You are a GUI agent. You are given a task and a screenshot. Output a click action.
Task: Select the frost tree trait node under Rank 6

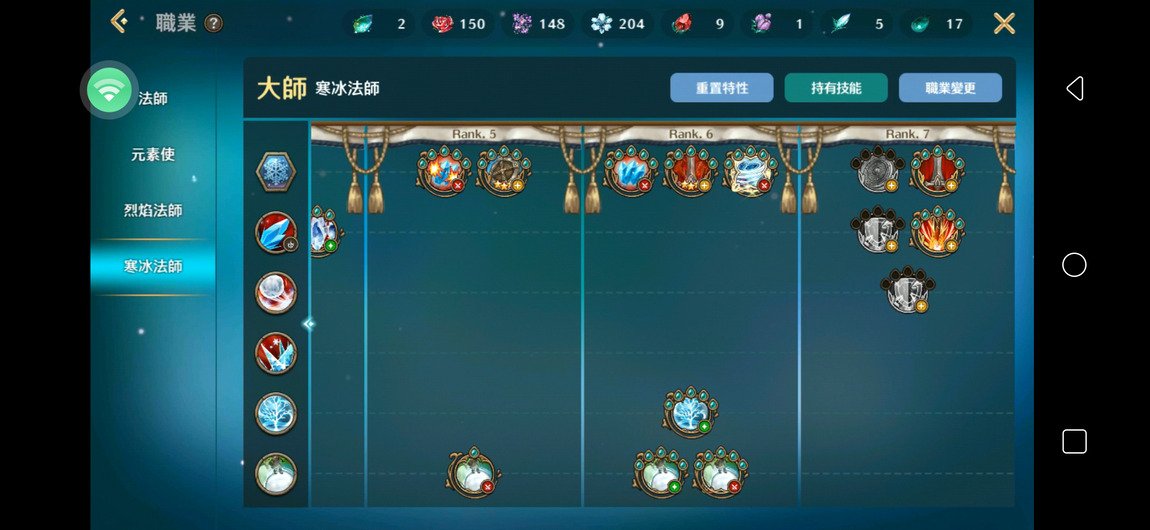tap(689, 412)
